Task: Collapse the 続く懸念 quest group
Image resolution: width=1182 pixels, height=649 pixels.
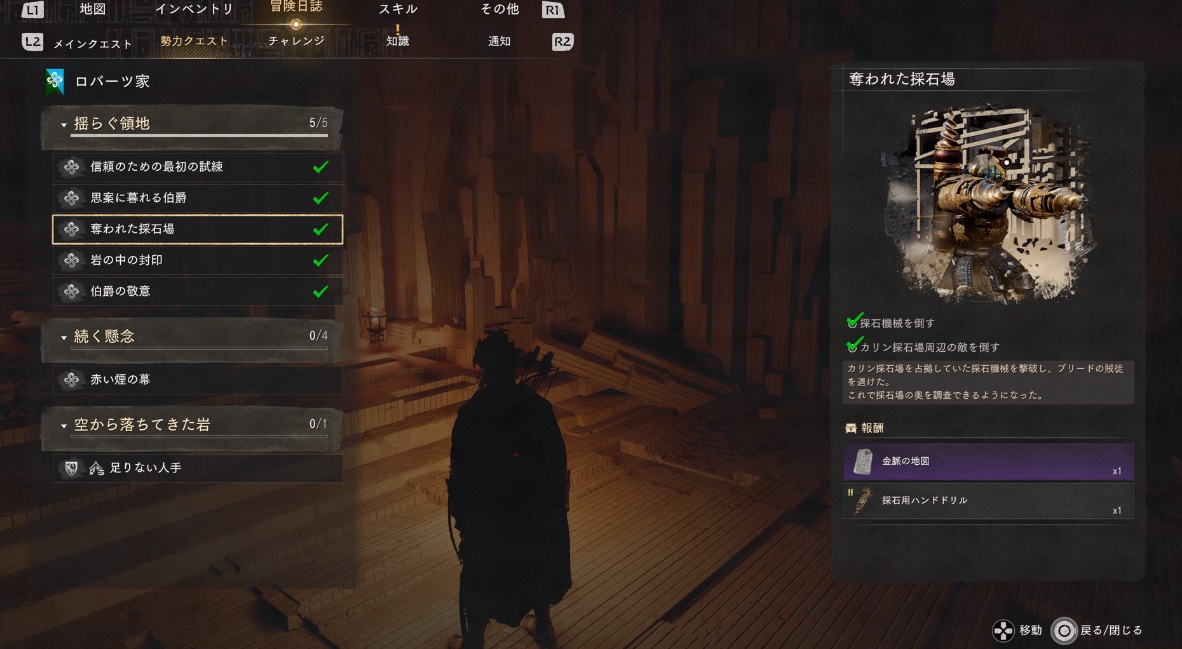Action: click(x=193, y=337)
